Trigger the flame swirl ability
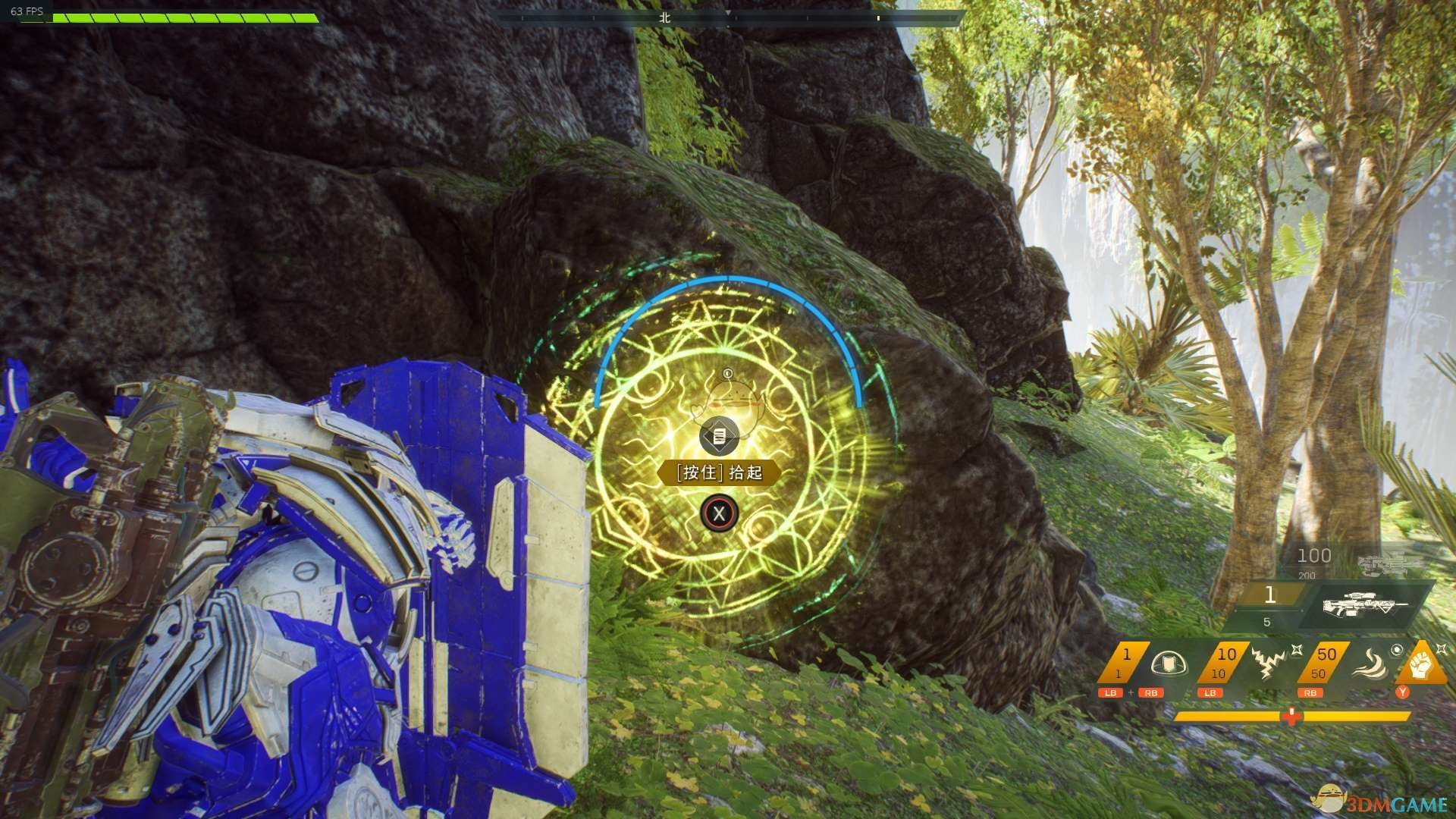Viewport: 1456px width, 819px height. [1369, 664]
